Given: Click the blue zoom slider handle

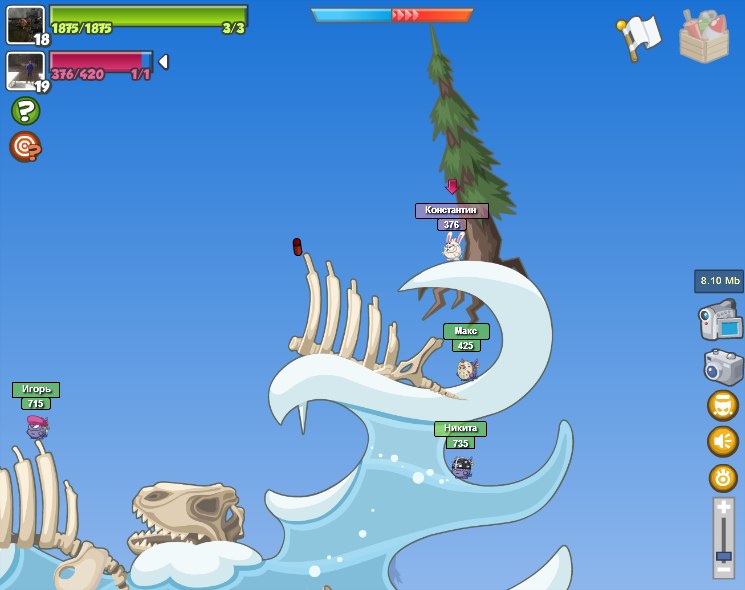Looking at the screenshot, I should [x=723, y=555].
